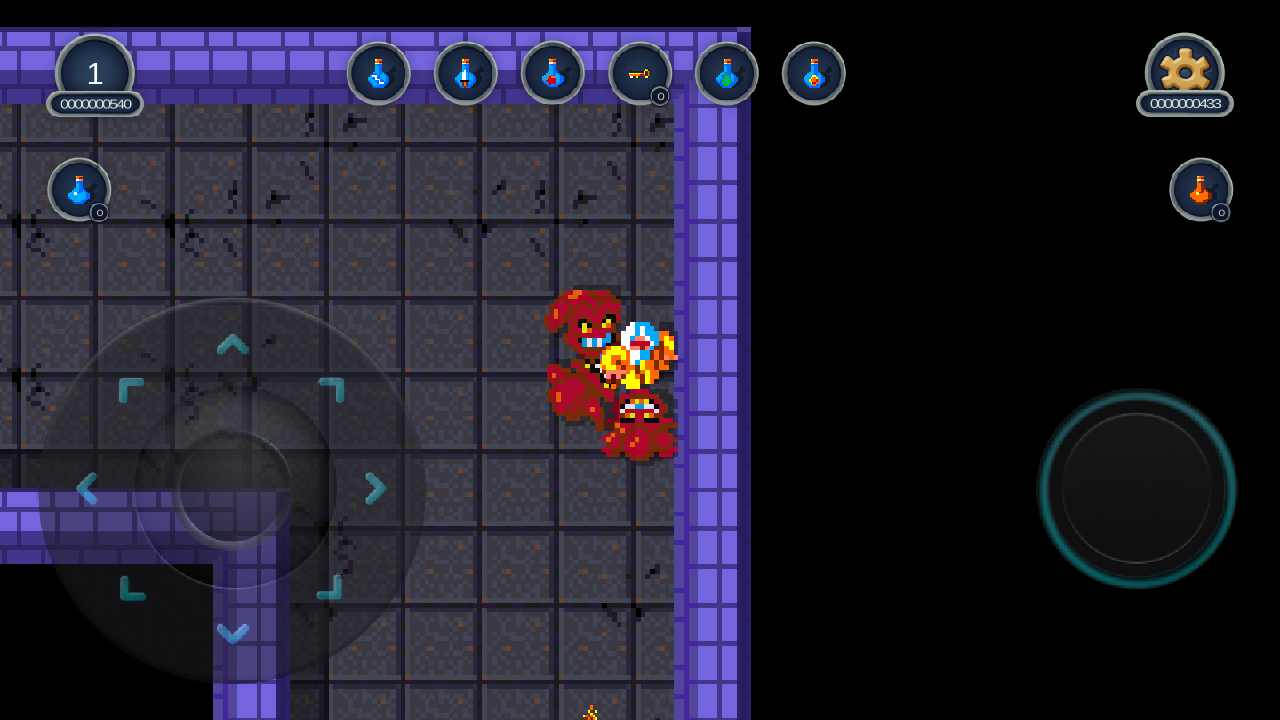Click the counter reading 0000000433
The image size is (1280, 720).
pyautogui.click(x=1185, y=103)
